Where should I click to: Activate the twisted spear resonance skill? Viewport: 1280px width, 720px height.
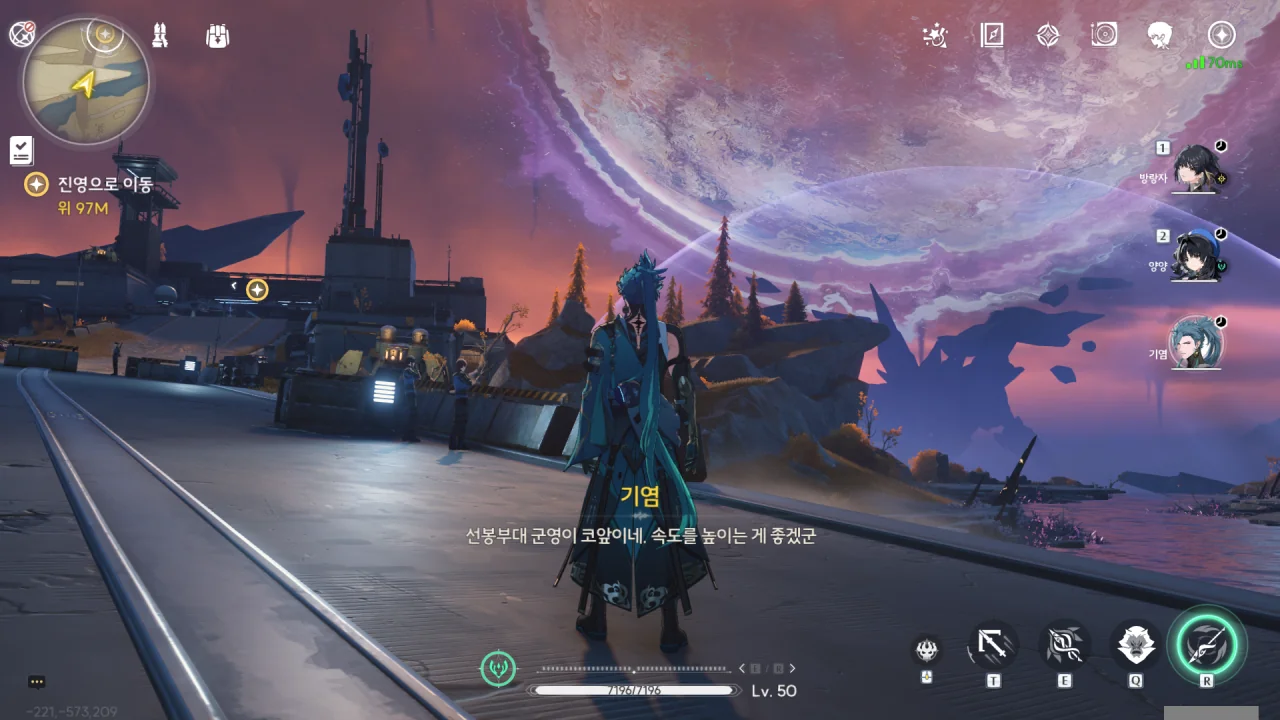coord(1064,646)
